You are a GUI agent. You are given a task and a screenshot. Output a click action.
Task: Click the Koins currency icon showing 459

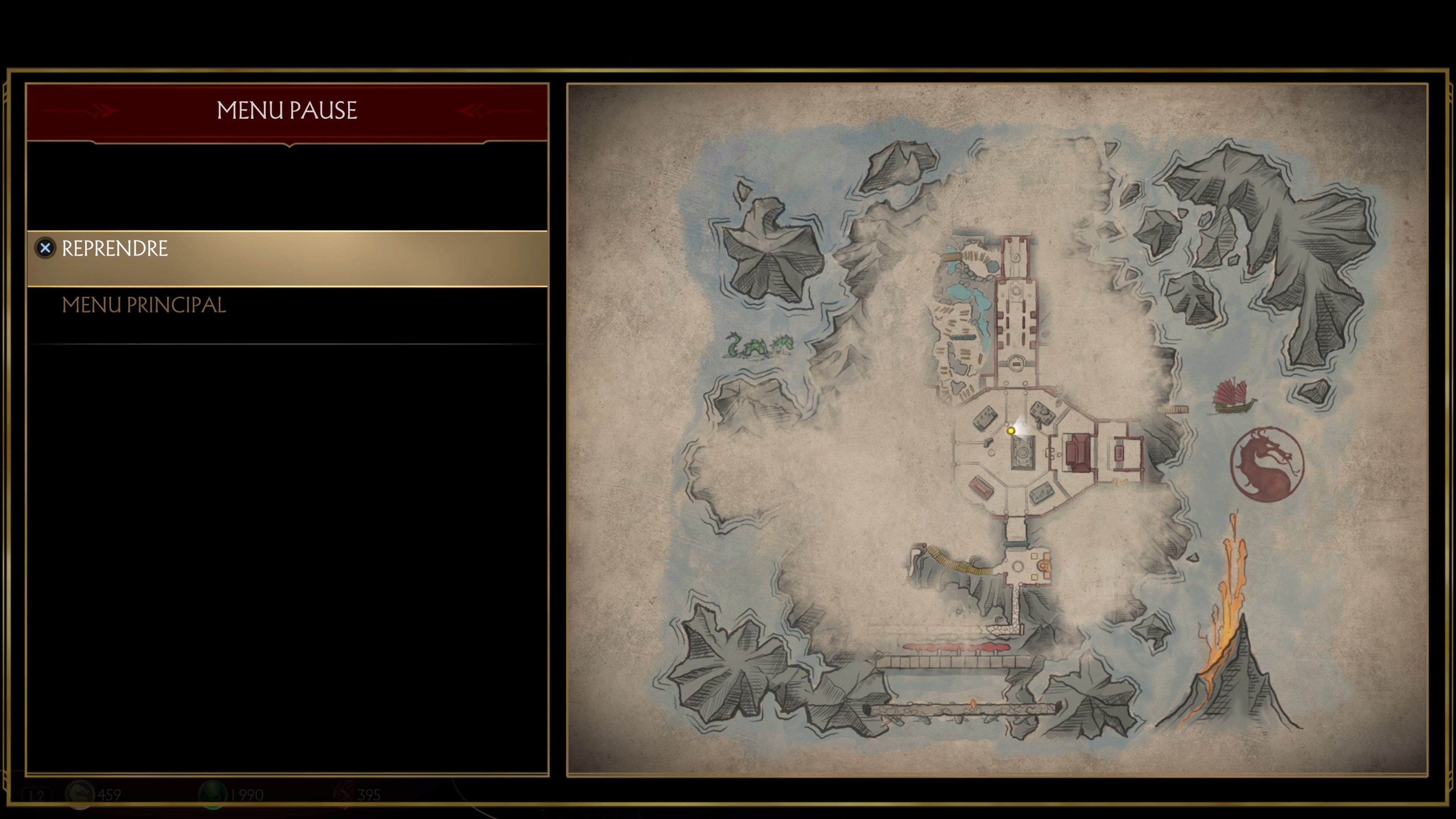tap(80, 794)
